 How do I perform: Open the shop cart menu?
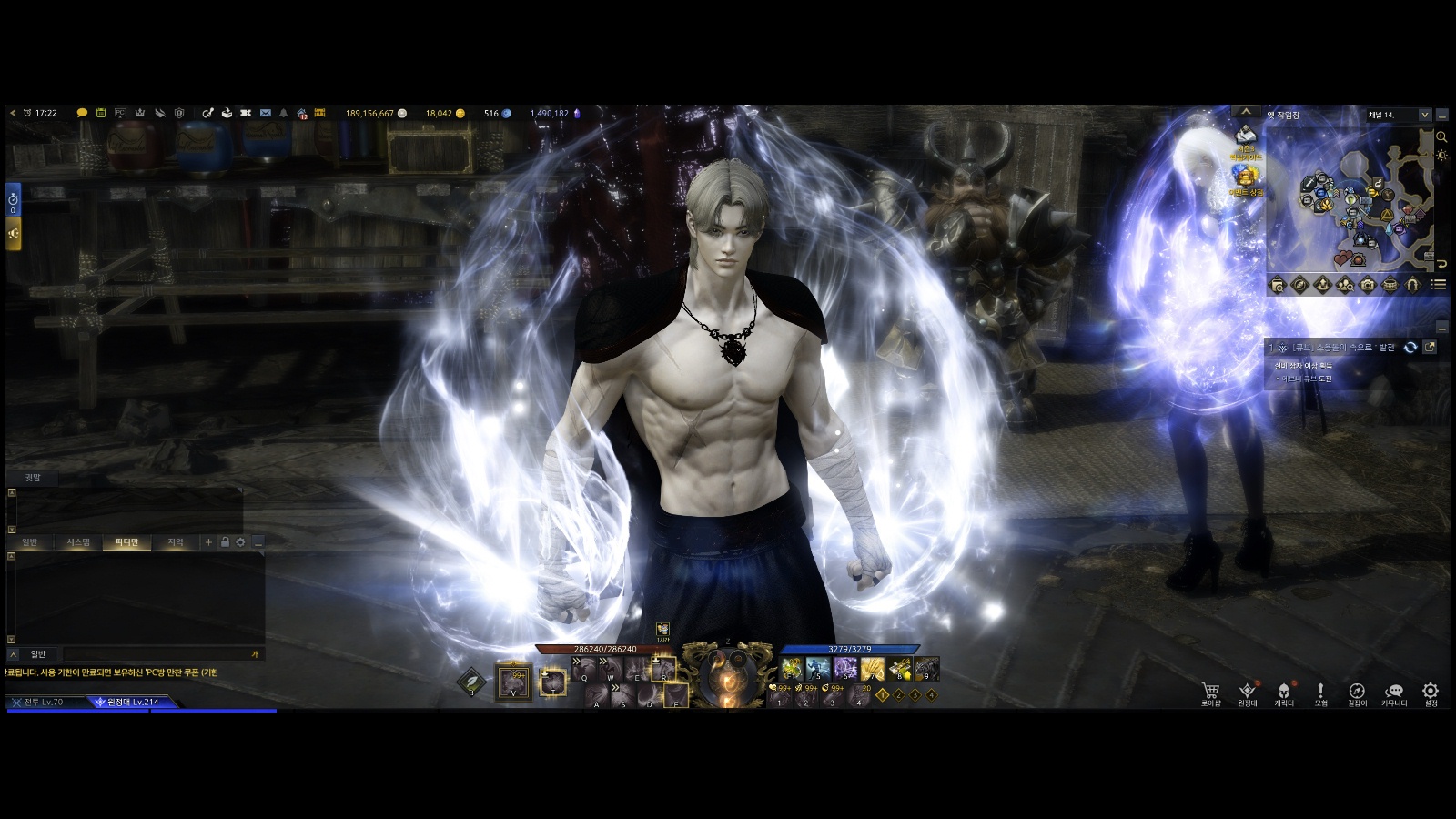click(x=1210, y=693)
